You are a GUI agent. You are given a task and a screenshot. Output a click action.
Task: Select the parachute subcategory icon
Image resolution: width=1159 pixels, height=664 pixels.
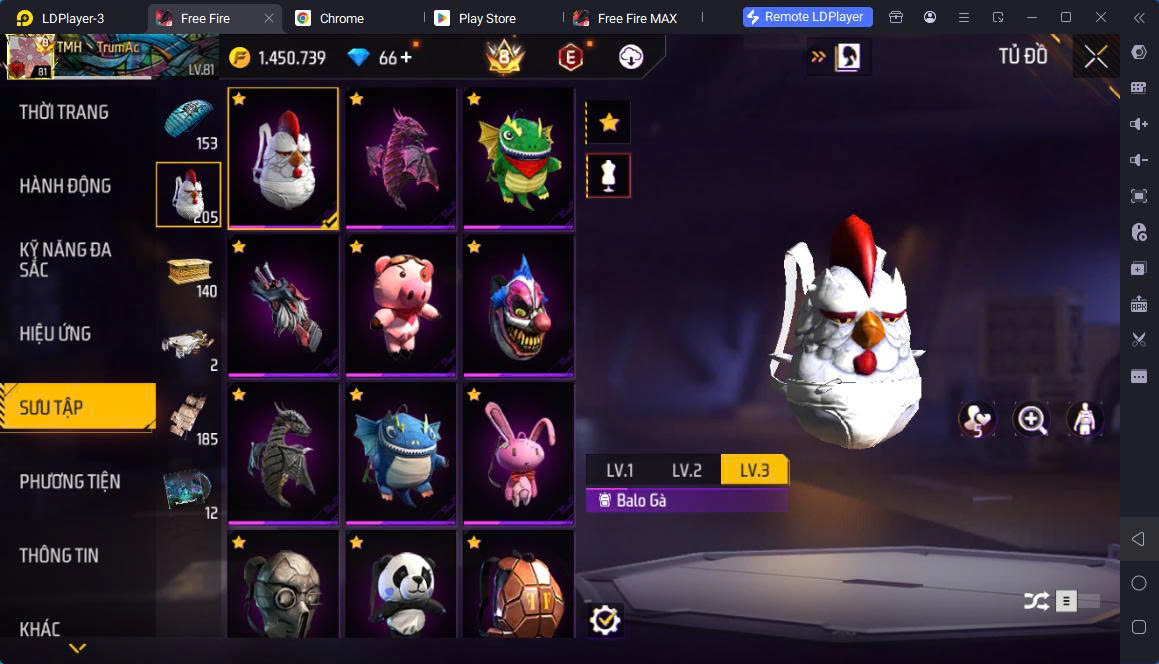coord(189,122)
